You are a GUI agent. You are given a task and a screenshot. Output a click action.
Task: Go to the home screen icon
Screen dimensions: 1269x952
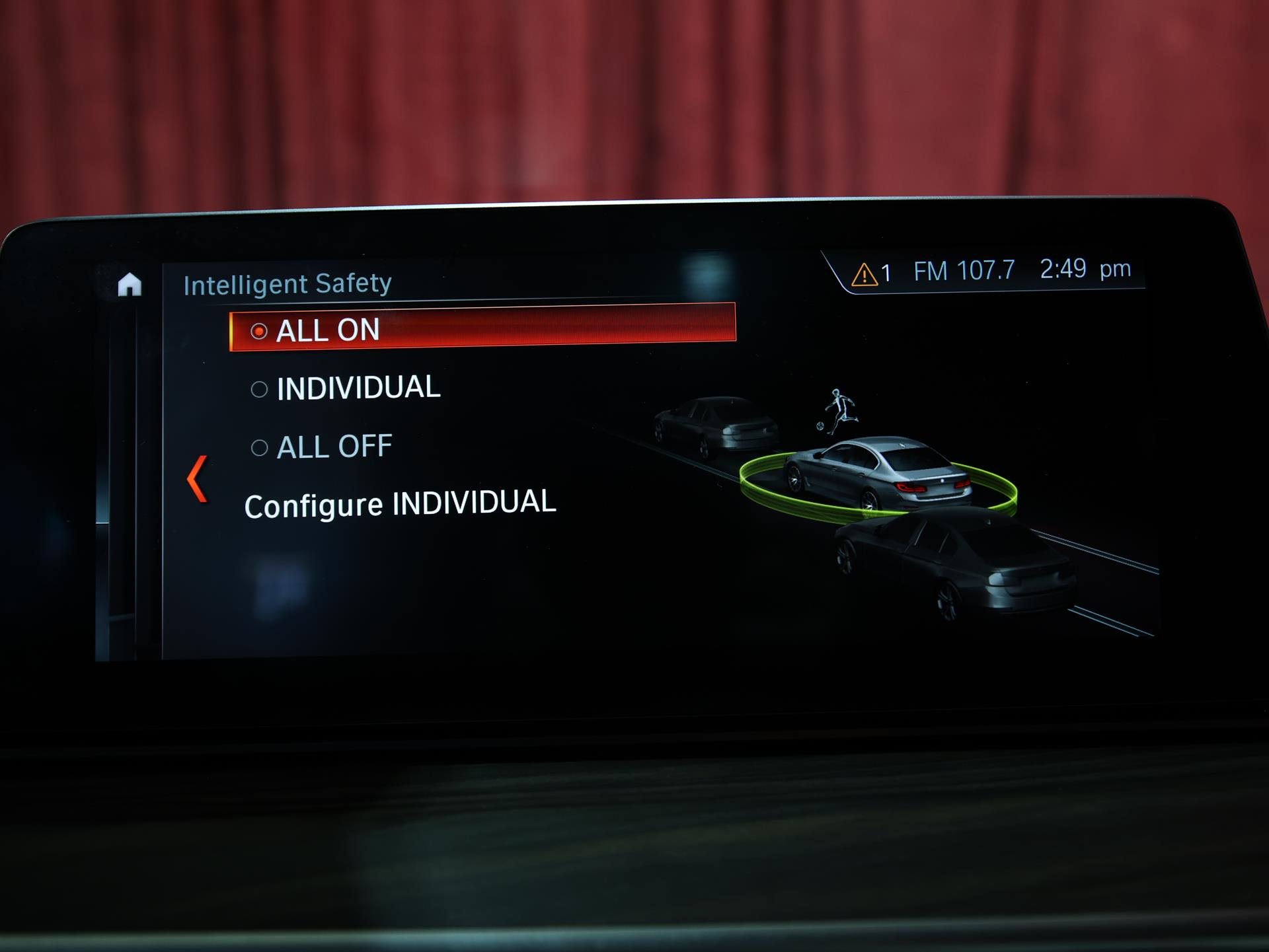(x=130, y=285)
